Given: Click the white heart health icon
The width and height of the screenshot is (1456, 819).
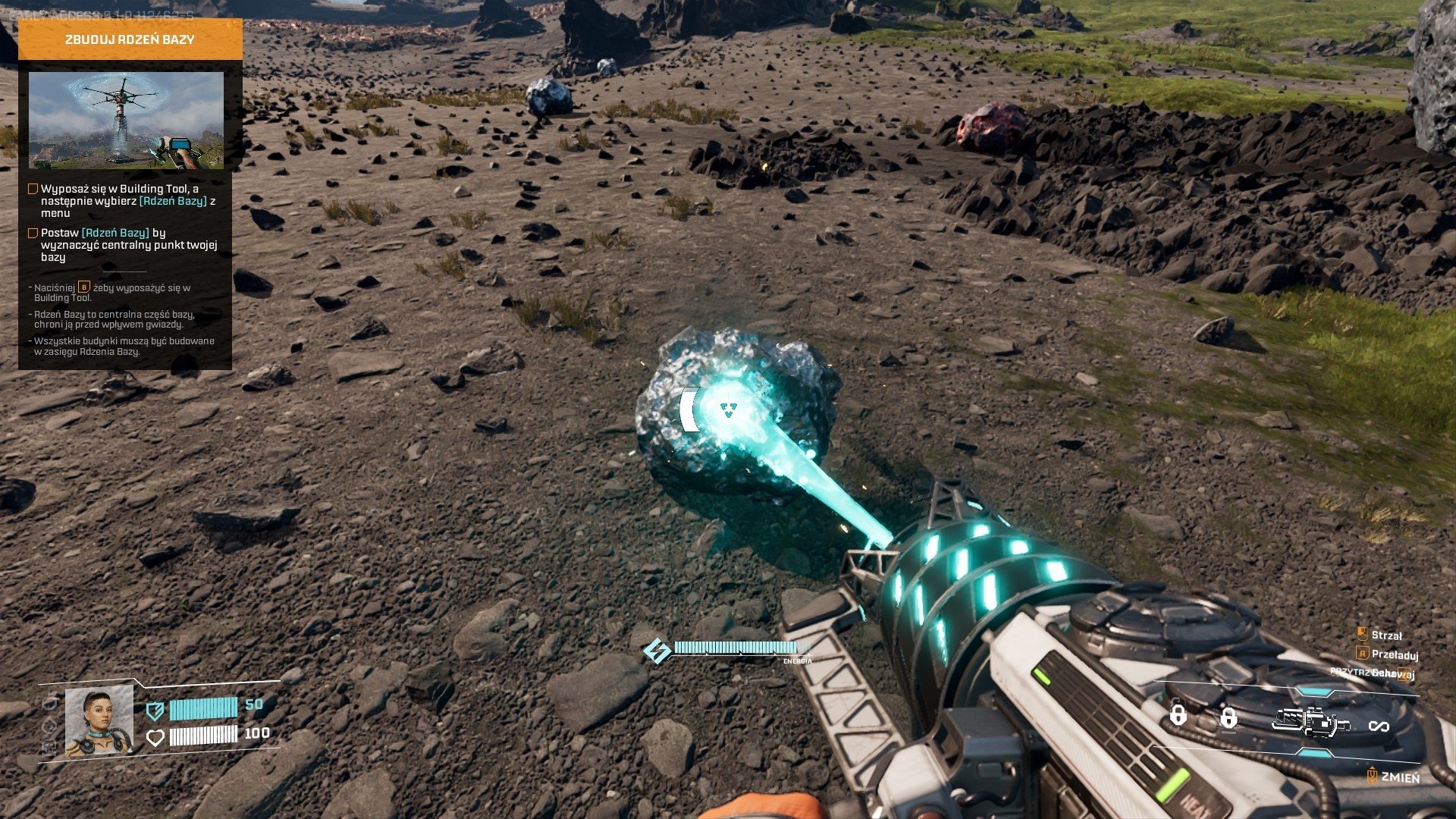Looking at the screenshot, I should (155, 737).
